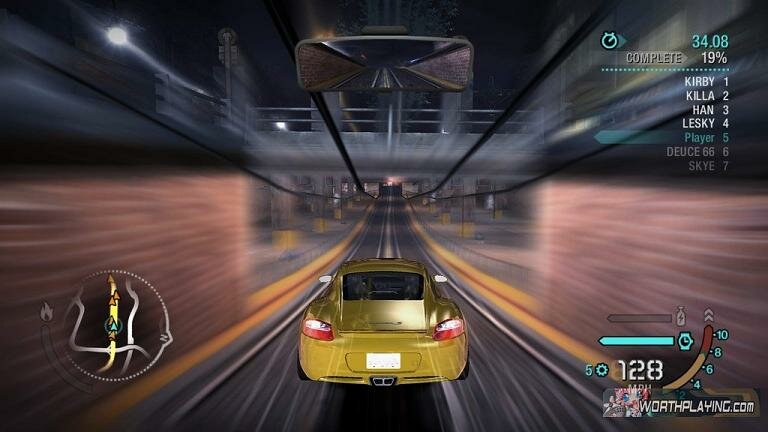The image size is (768, 432).
Task: Select HAN's standings entry
Action: [x=709, y=109]
